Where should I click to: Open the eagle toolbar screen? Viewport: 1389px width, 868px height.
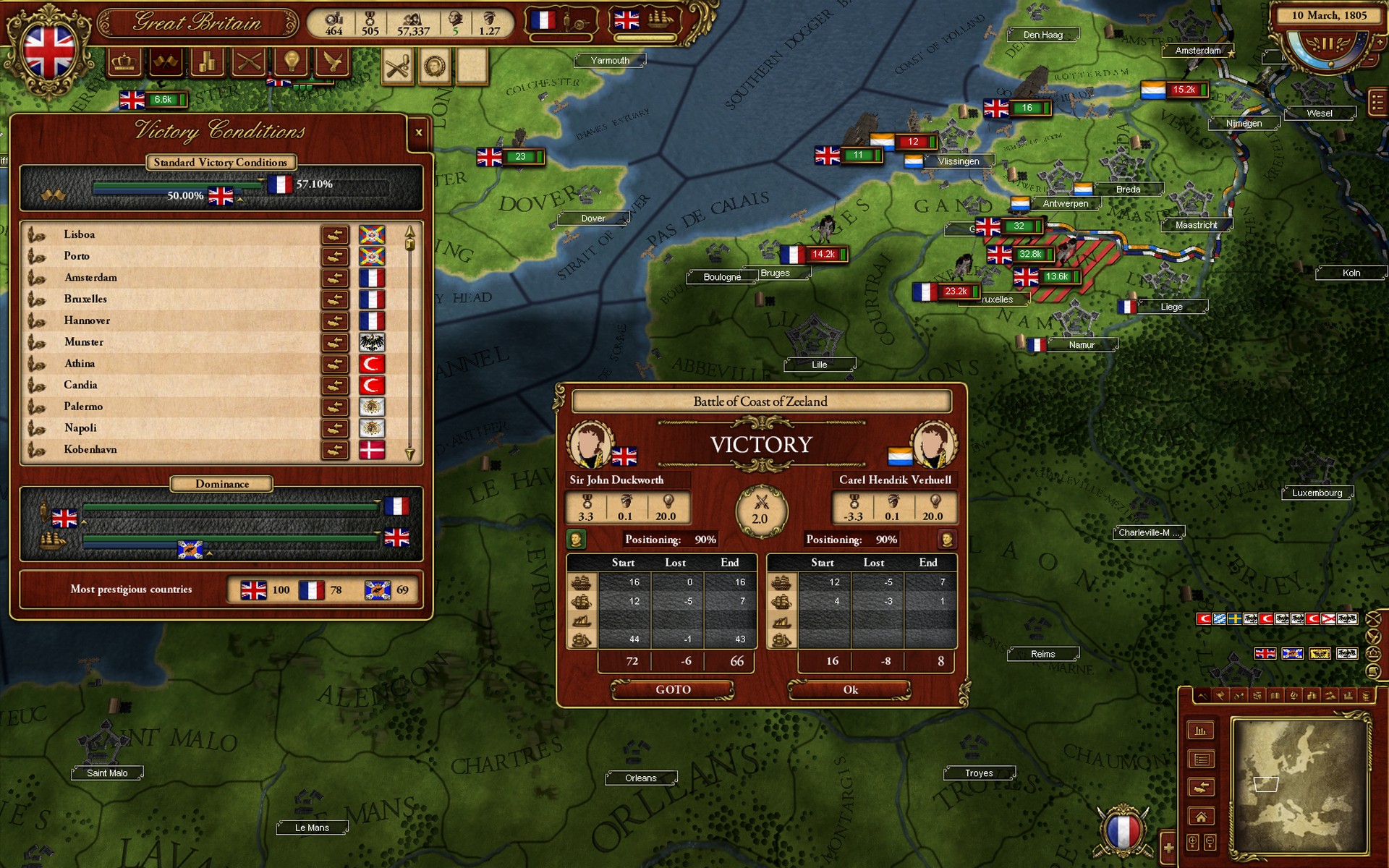pyautogui.click(x=333, y=63)
